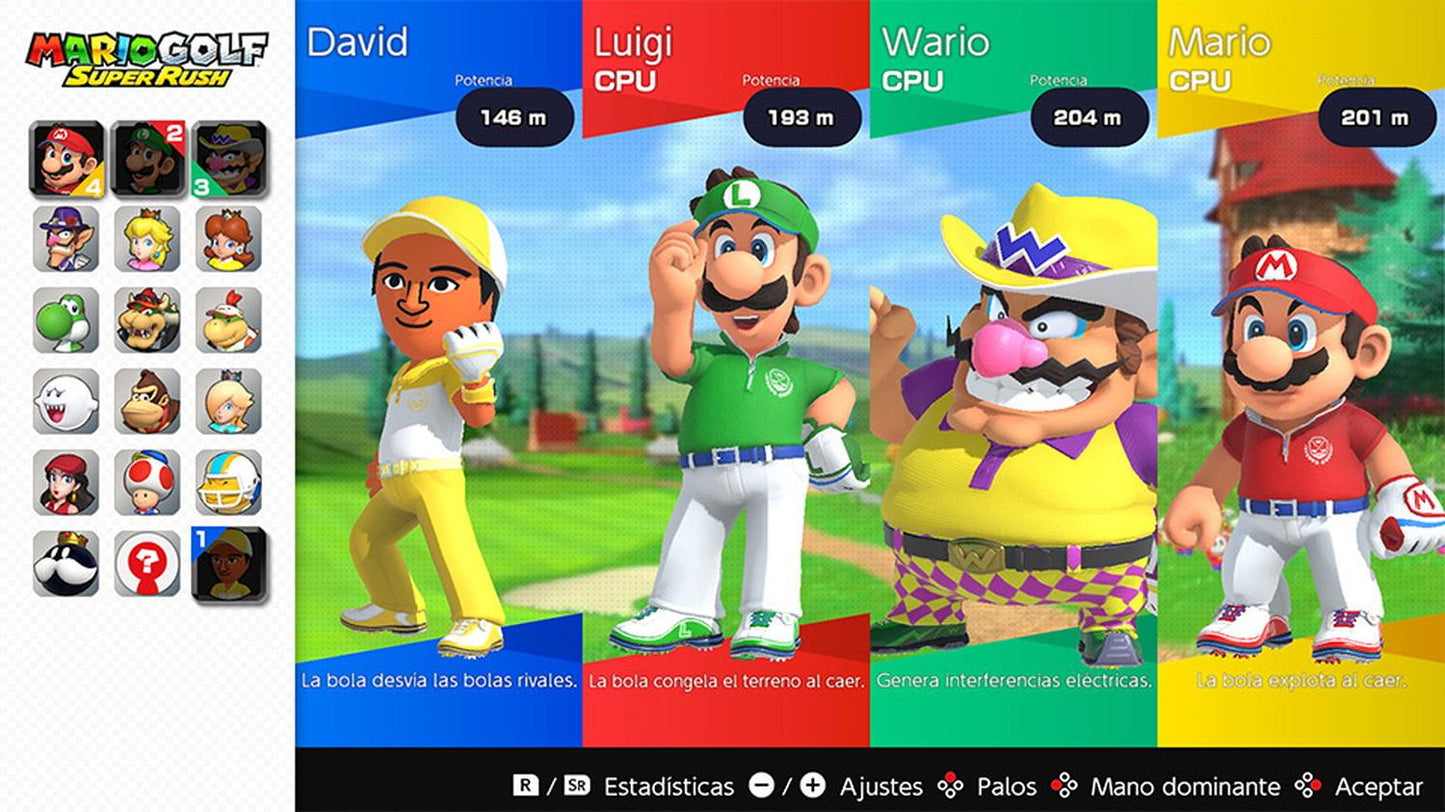Select Mario's portrait in the character grid
1445x812 pixels.
66,158
